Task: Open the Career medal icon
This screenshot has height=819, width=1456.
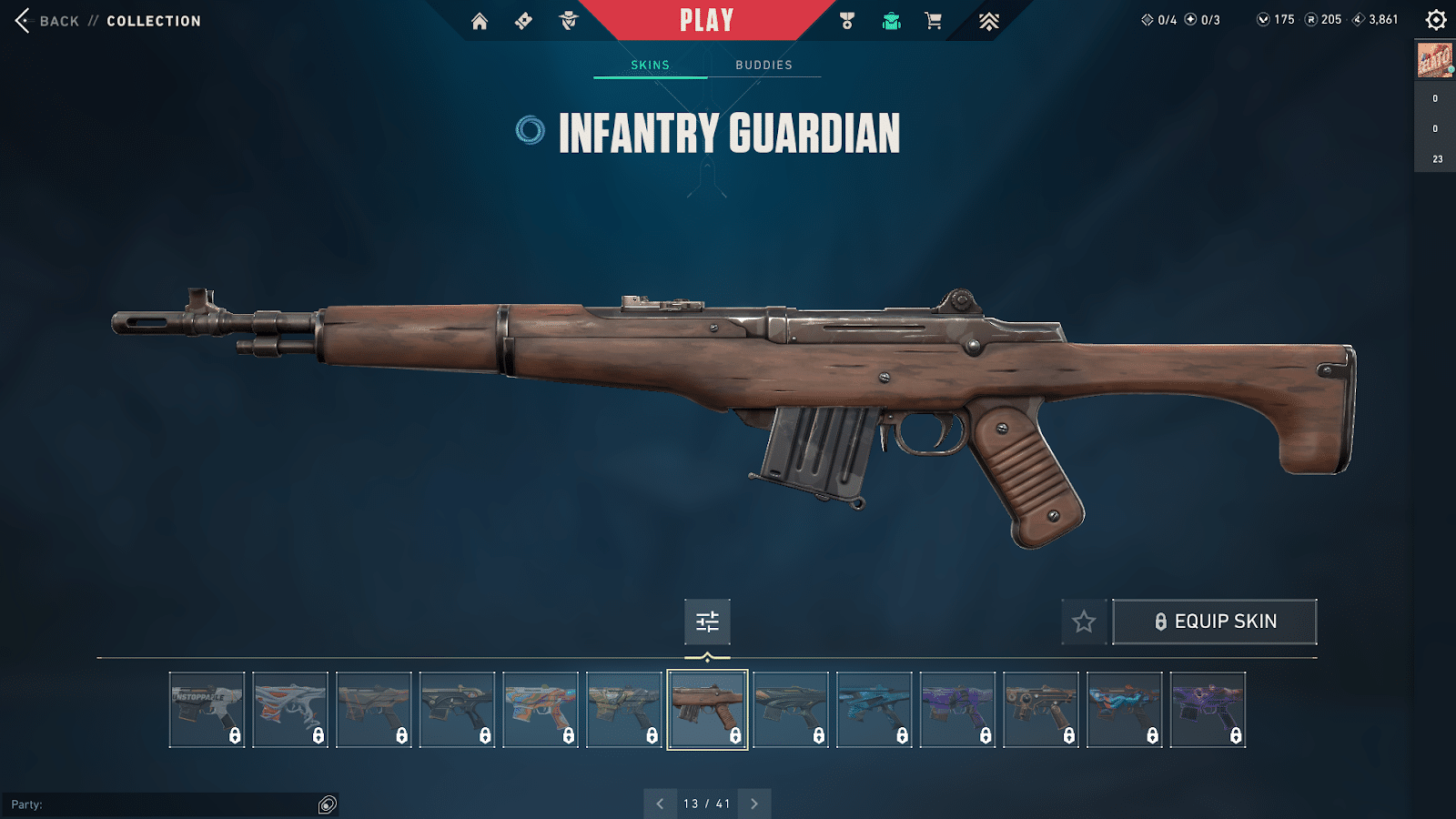Action: pos(845,20)
